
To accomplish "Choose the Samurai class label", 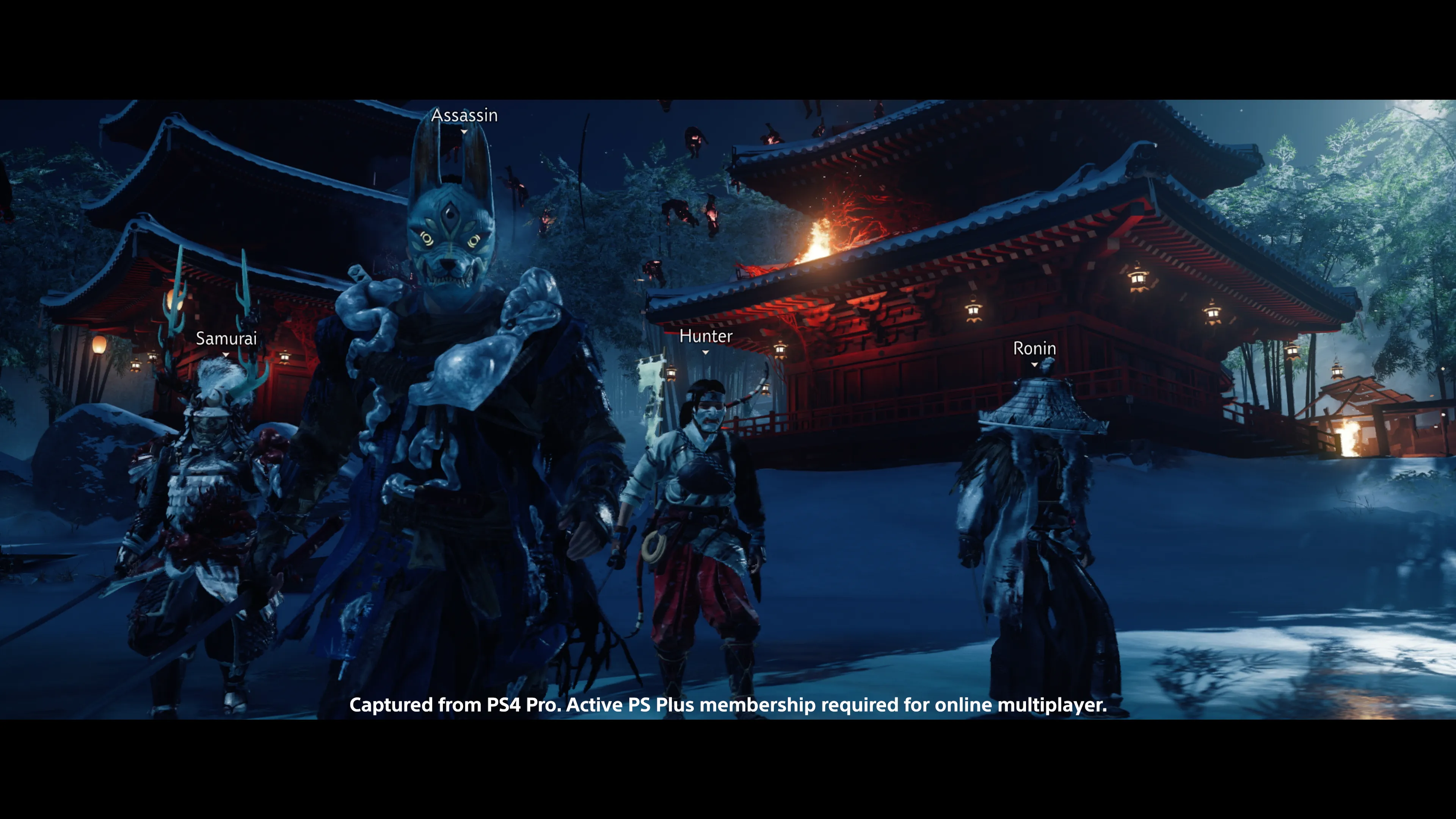I will (x=226, y=339).
